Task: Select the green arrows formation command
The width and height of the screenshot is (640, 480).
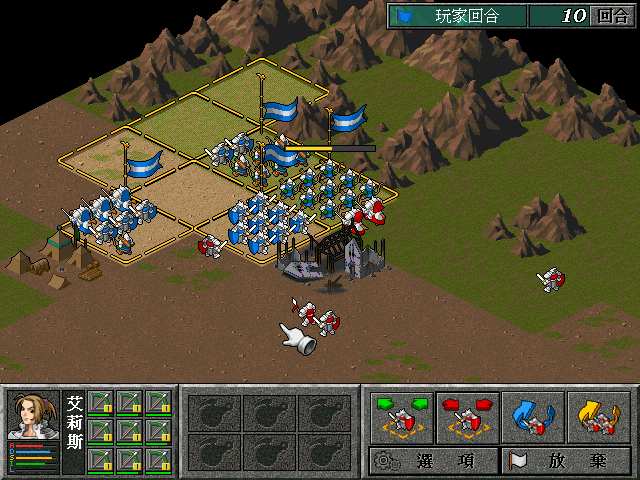Action: 401,417
